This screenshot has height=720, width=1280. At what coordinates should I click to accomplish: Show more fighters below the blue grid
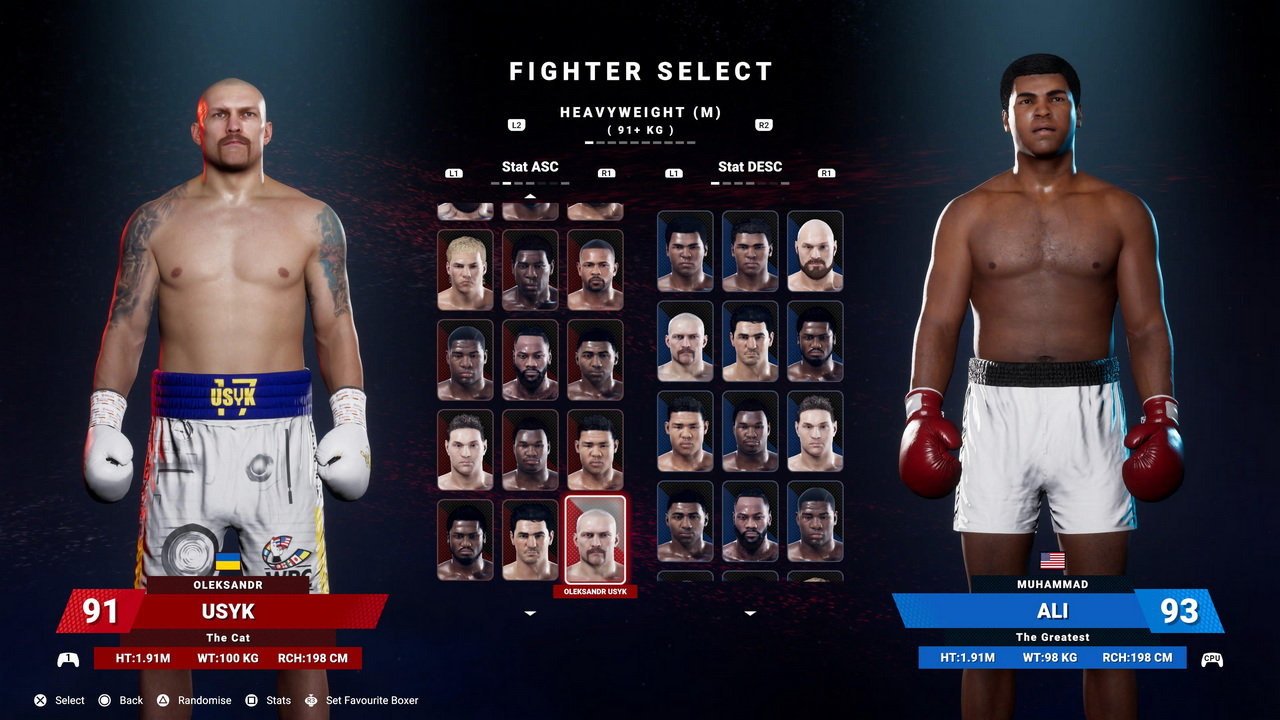750,613
